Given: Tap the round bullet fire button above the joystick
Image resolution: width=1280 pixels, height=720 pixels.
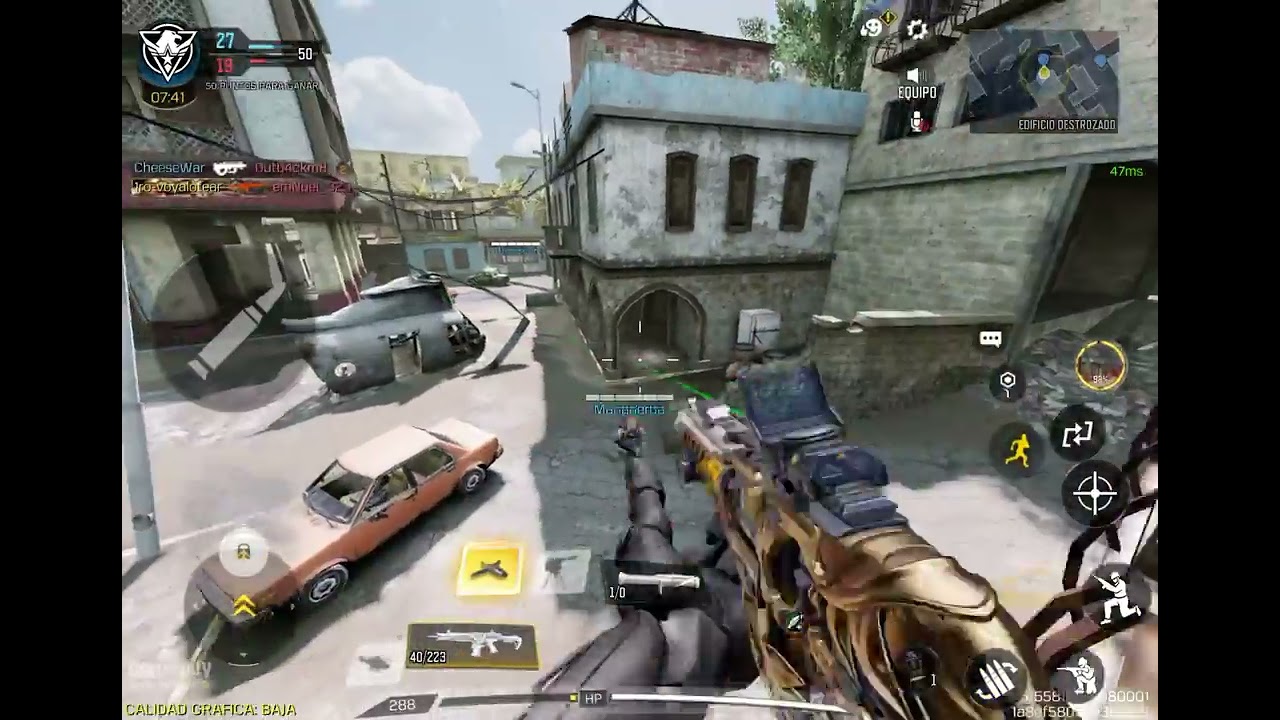Looking at the screenshot, I should pyautogui.click(x=243, y=550).
